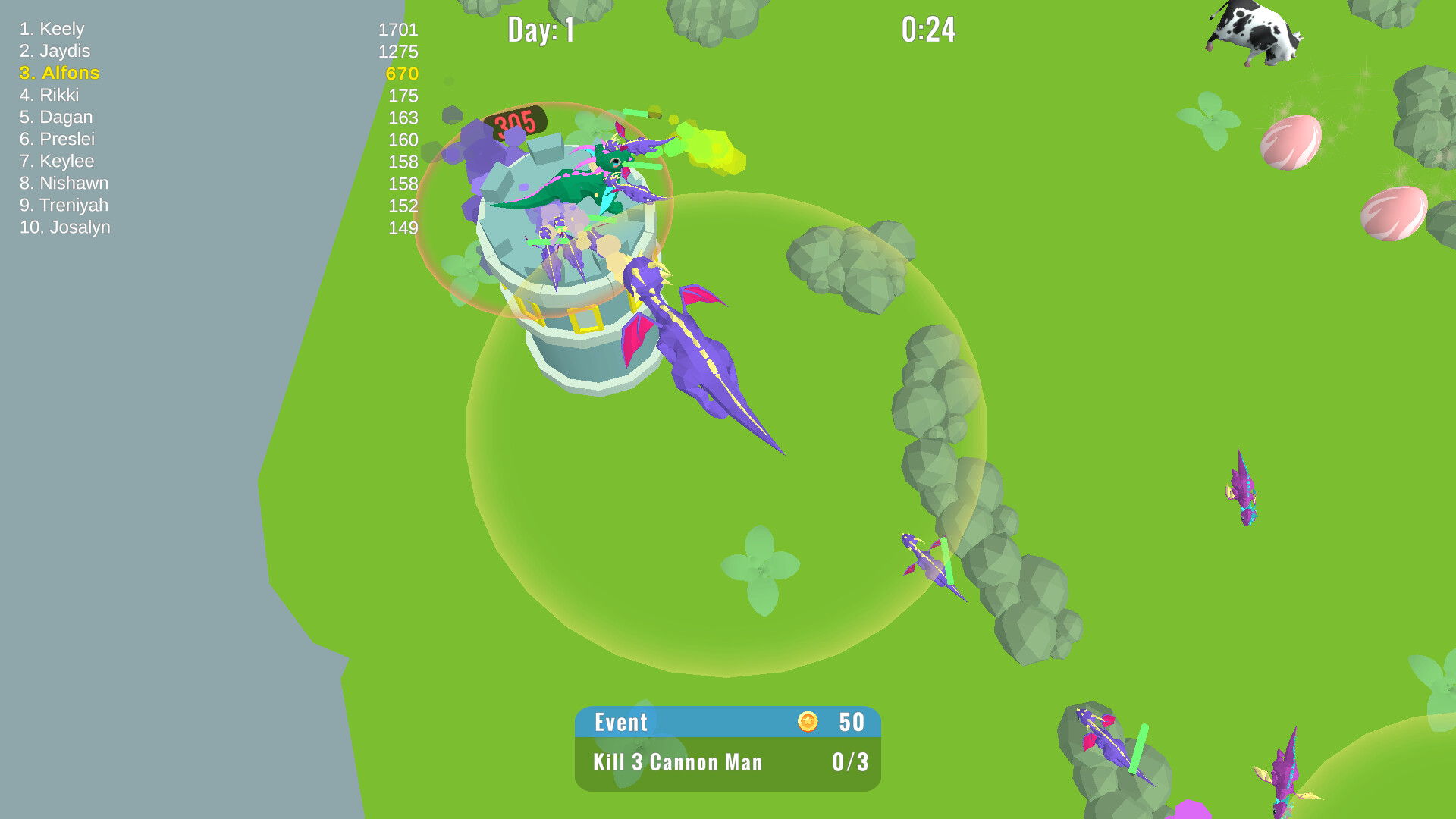Click the Kill 3 Cannon Man event text
Viewport: 1456px width, 819px height.
pyautogui.click(x=677, y=763)
